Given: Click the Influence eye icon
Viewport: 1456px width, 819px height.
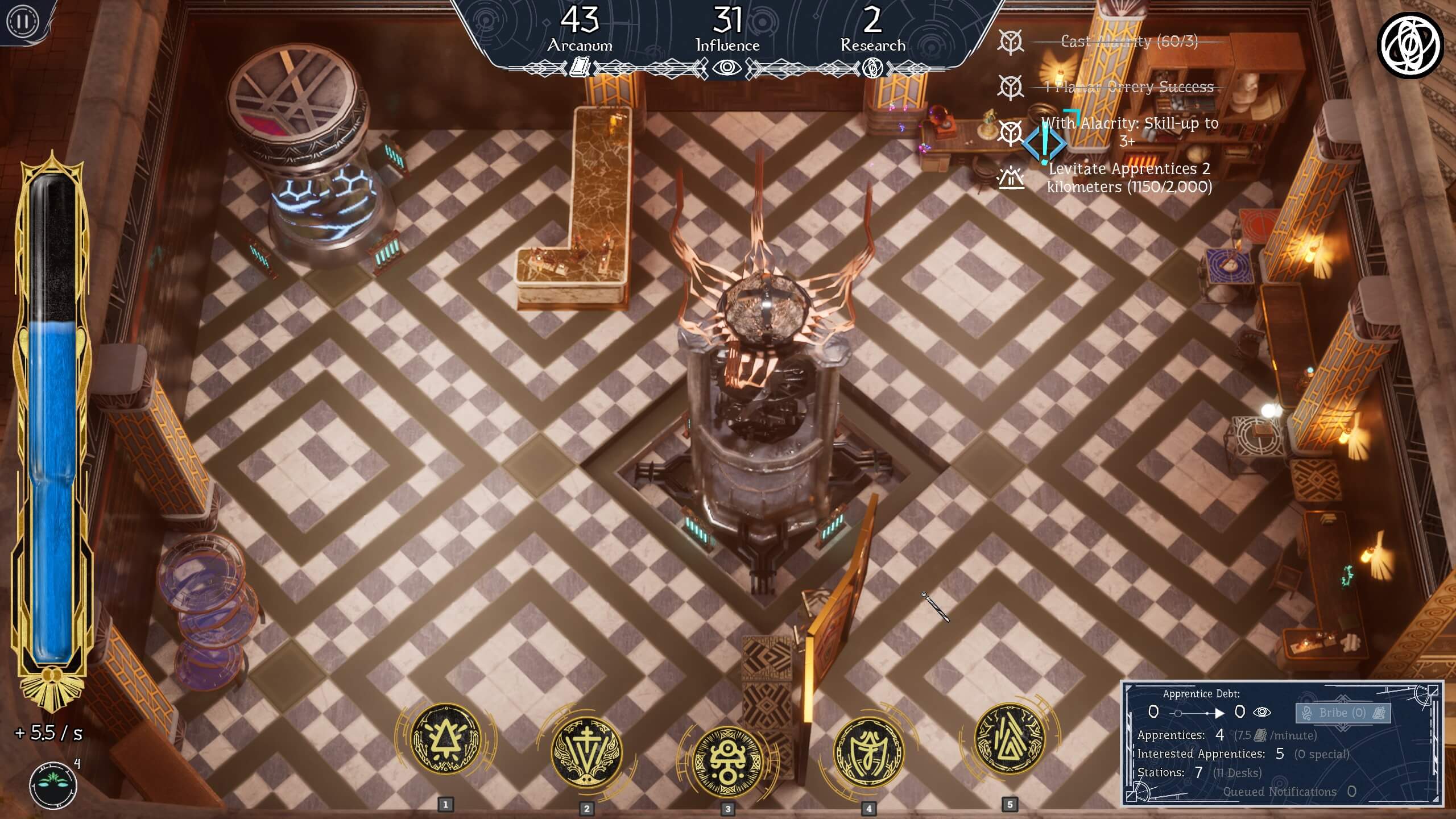Looking at the screenshot, I should (x=727, y=68).
